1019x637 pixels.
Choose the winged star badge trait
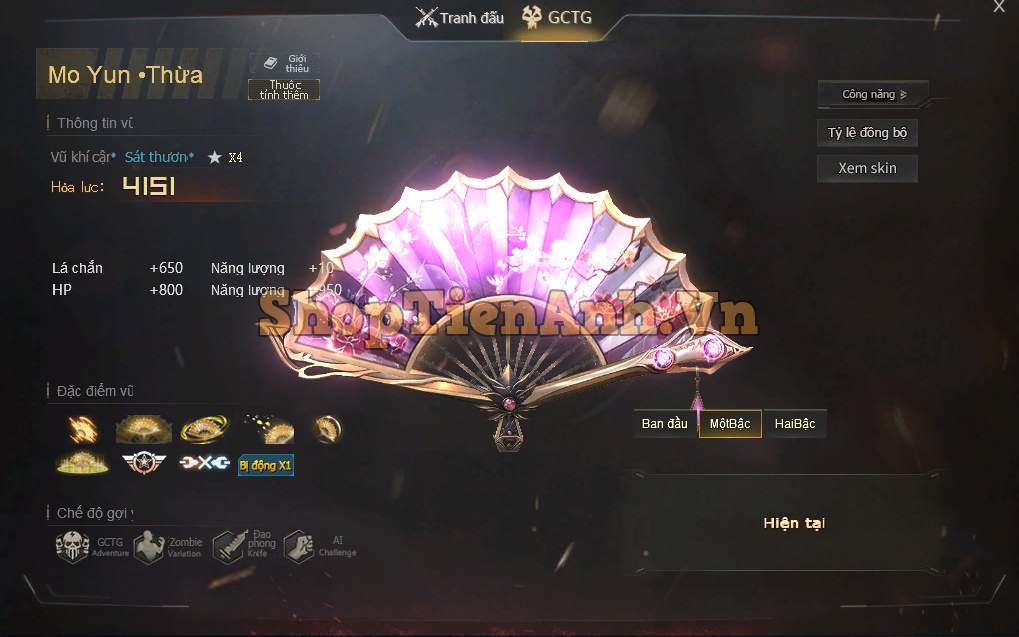pyautogui.click(x=141, y=463)
